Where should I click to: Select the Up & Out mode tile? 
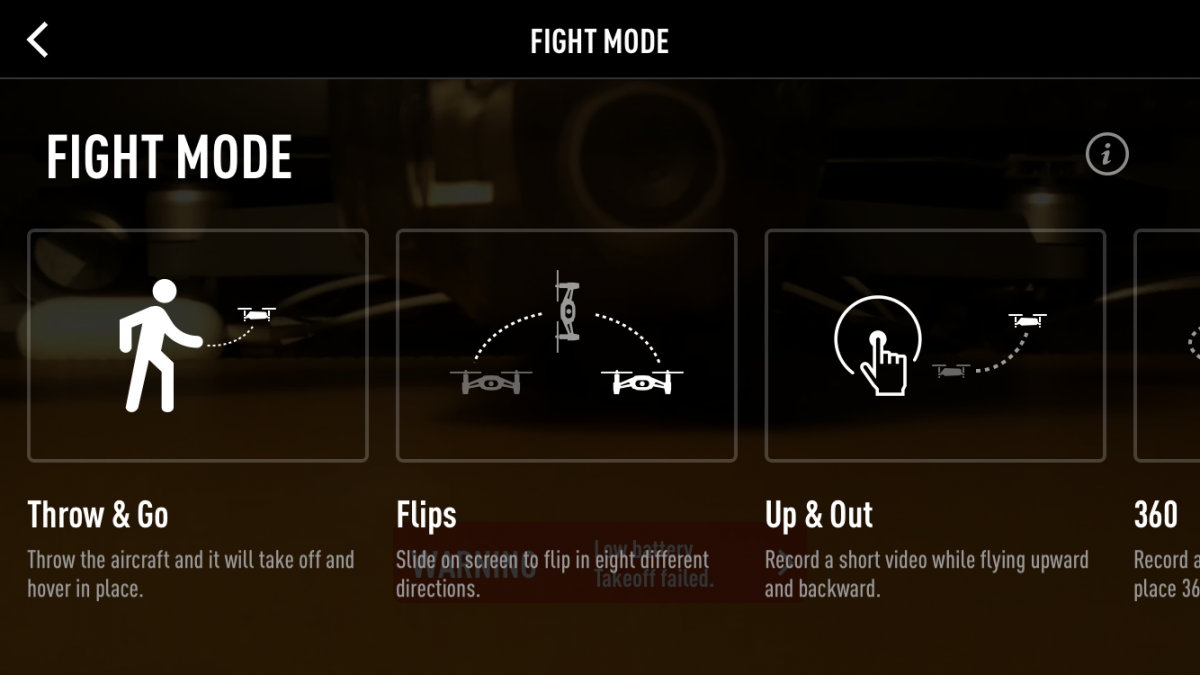point(935,346)
